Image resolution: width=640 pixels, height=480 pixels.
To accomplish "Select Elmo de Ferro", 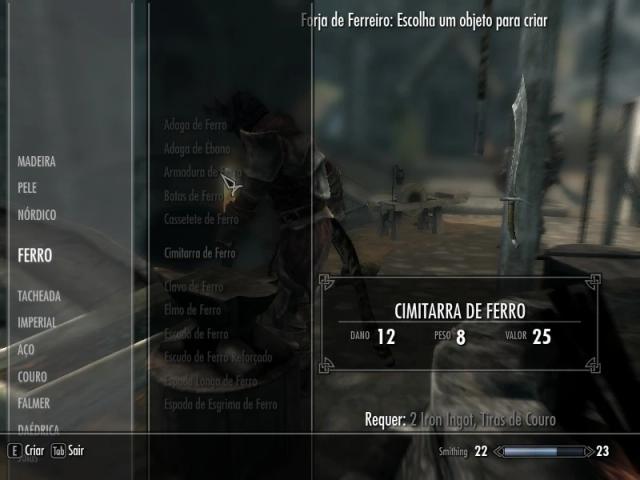I will (x=192, y=311).
